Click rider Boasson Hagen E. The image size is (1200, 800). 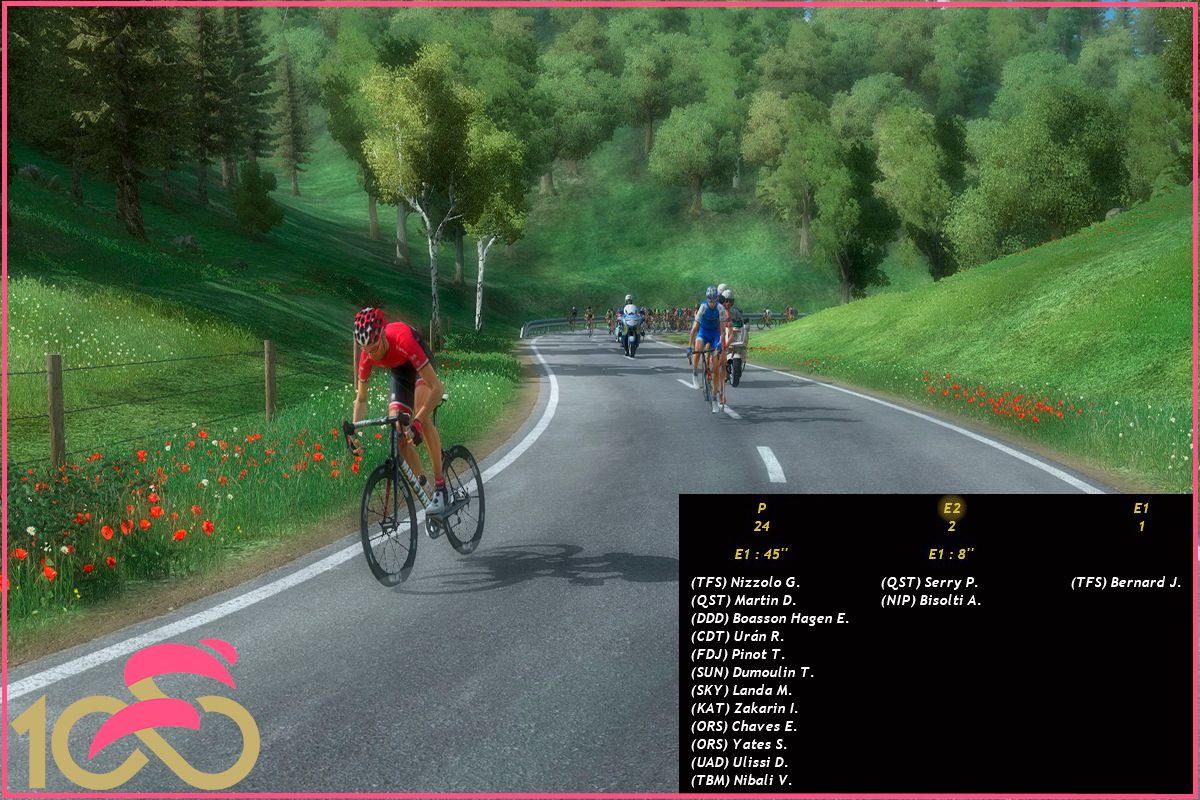pos(769,618)
